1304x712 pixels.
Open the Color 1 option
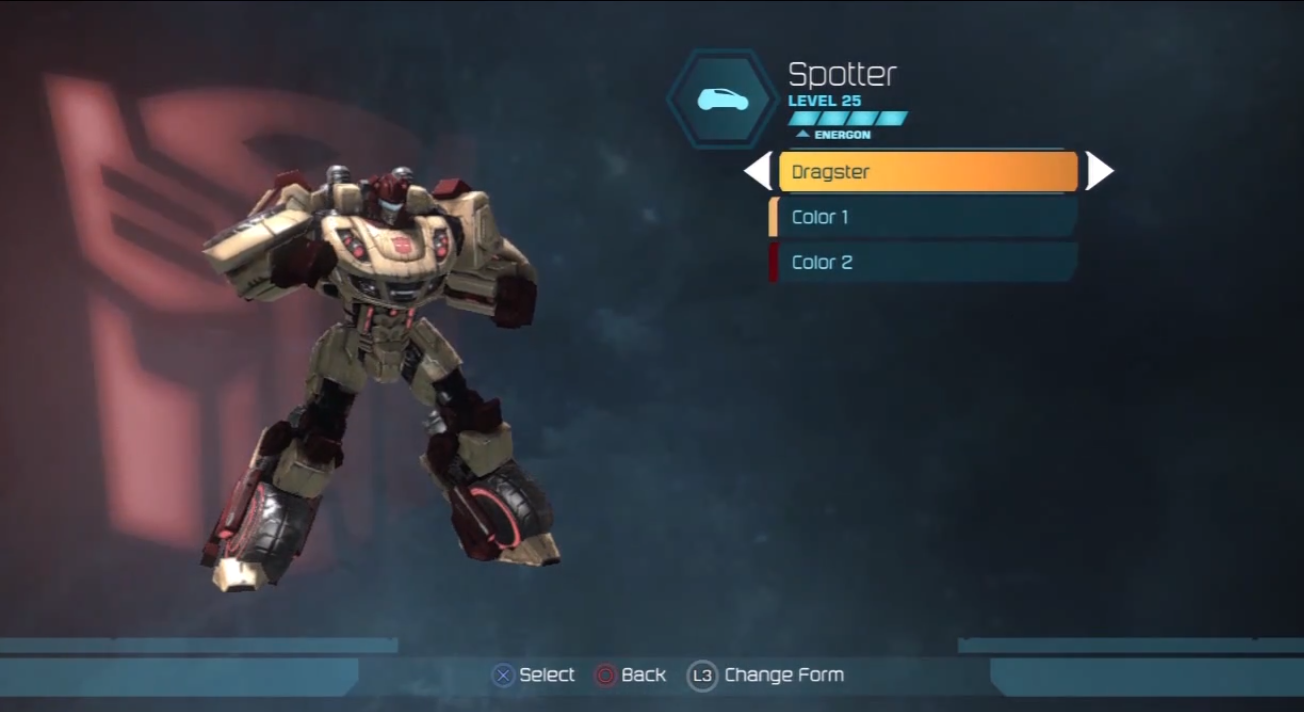(x=923, y=217)
